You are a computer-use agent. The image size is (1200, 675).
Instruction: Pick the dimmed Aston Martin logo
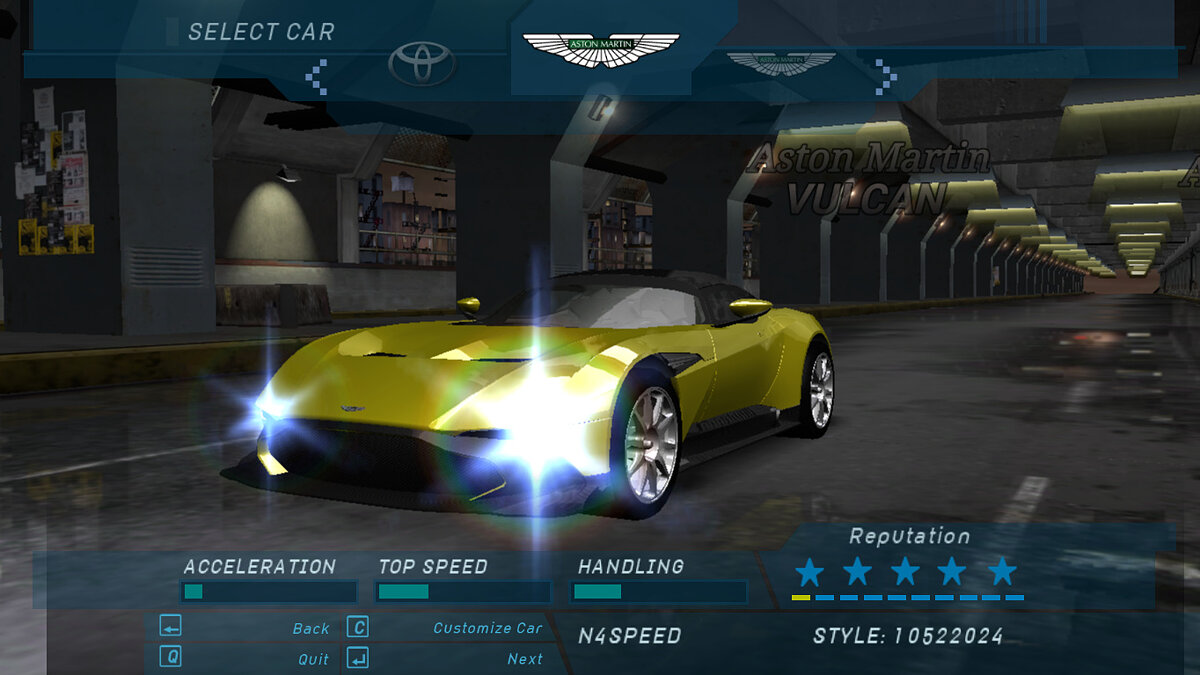(x=780, y=64)
